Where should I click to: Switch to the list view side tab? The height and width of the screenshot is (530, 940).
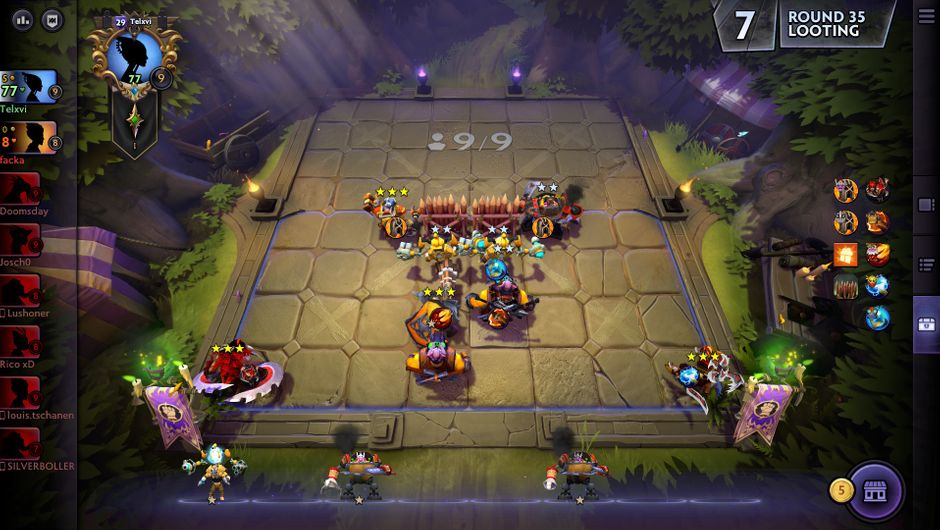pos(926,263)
